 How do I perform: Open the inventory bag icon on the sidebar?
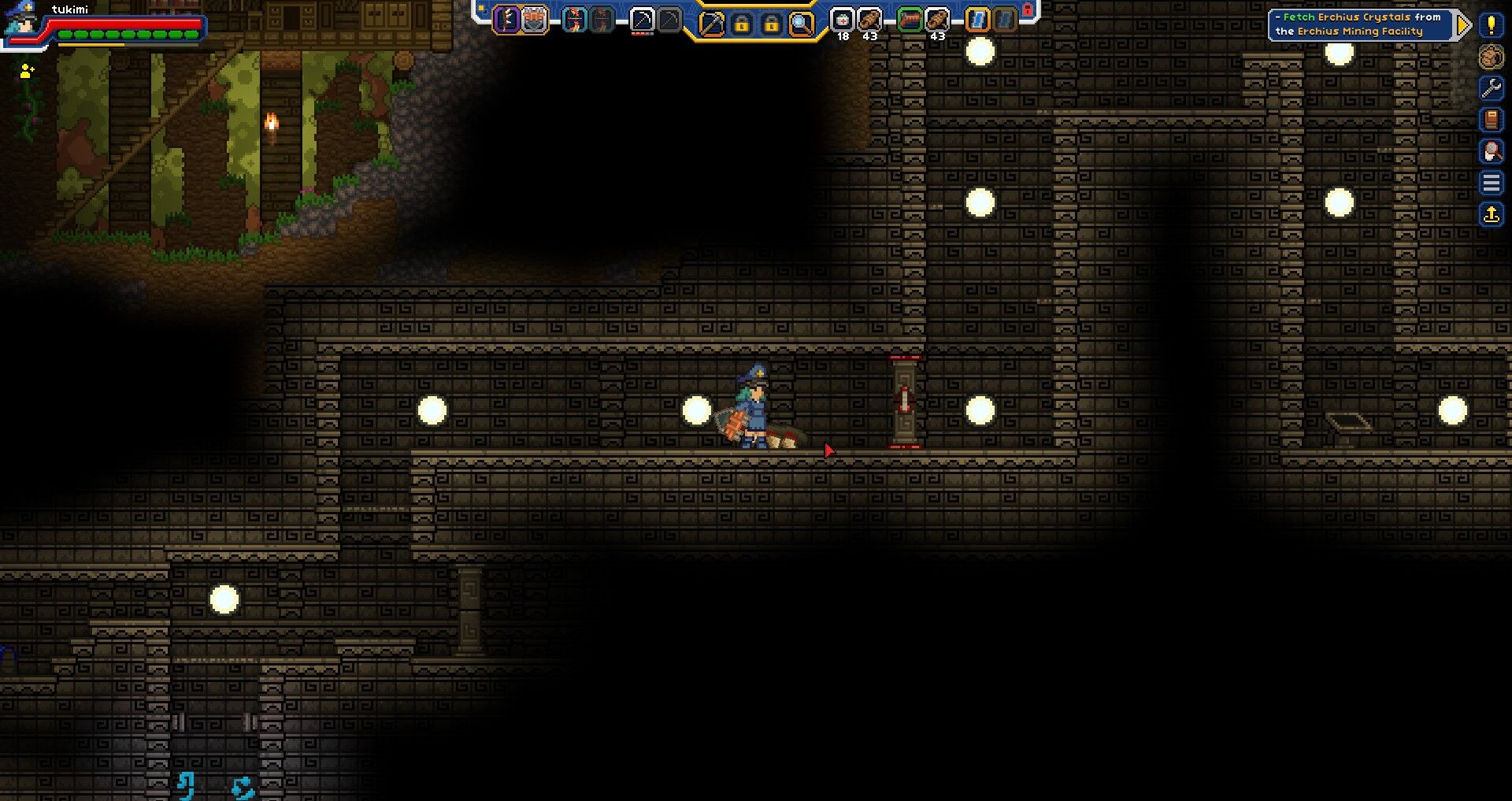(1492, 57)
